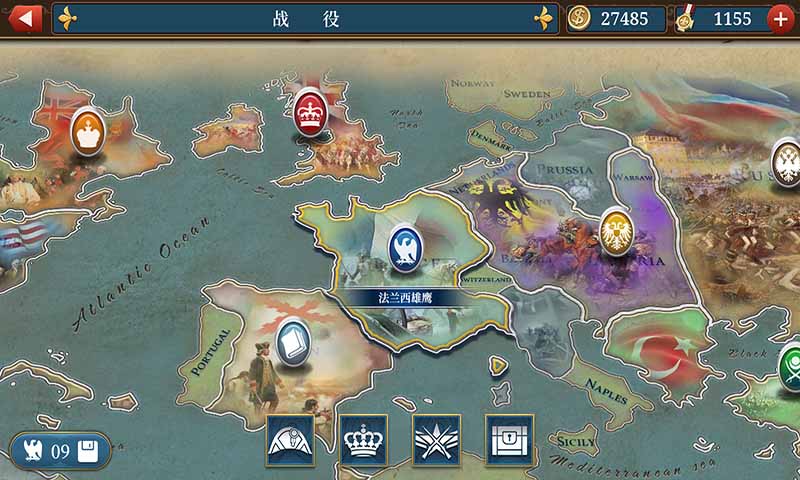This screenshot has width=800, height=480.
Task: Open the save slot 09 button
Action: pyautogui.click(x=59, y=451)
